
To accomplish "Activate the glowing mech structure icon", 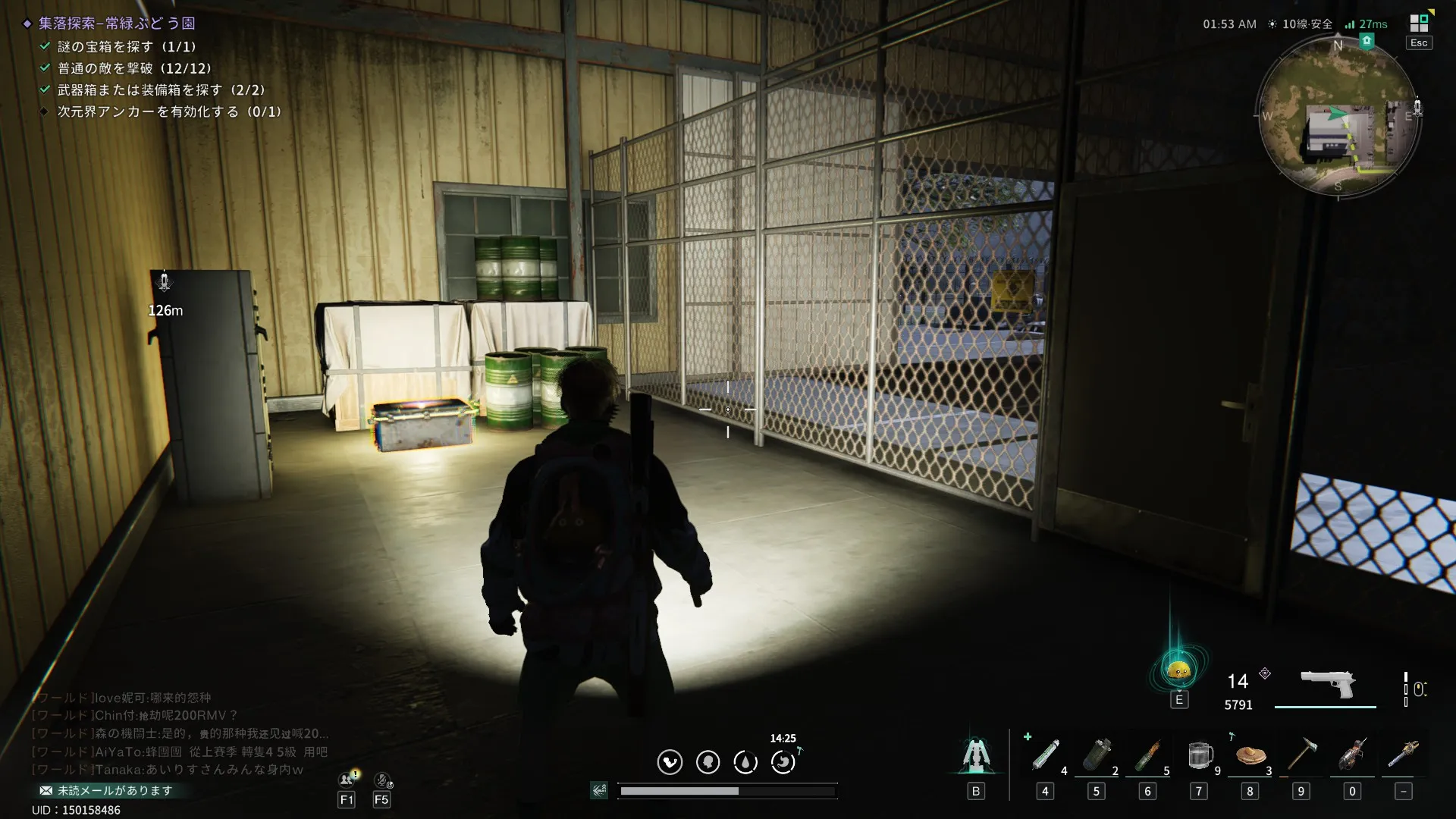I will point(975,756).
